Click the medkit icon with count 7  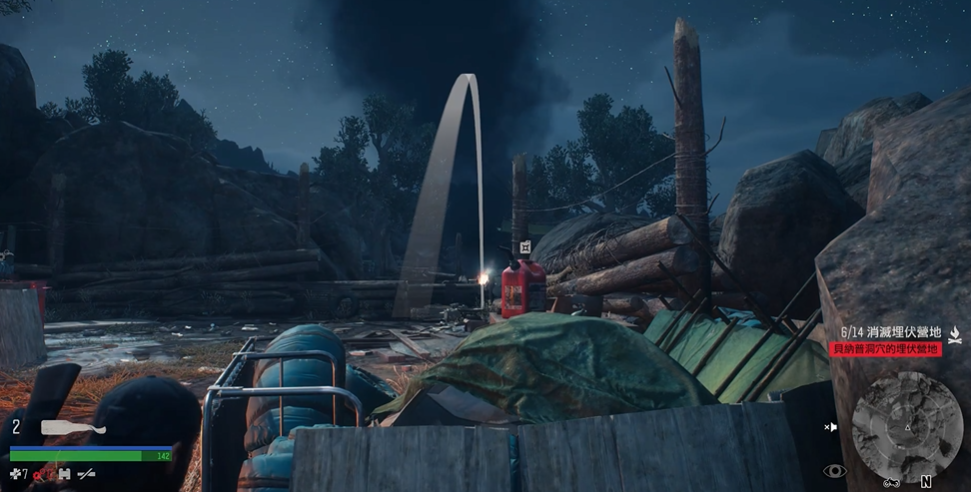[18, 473]
